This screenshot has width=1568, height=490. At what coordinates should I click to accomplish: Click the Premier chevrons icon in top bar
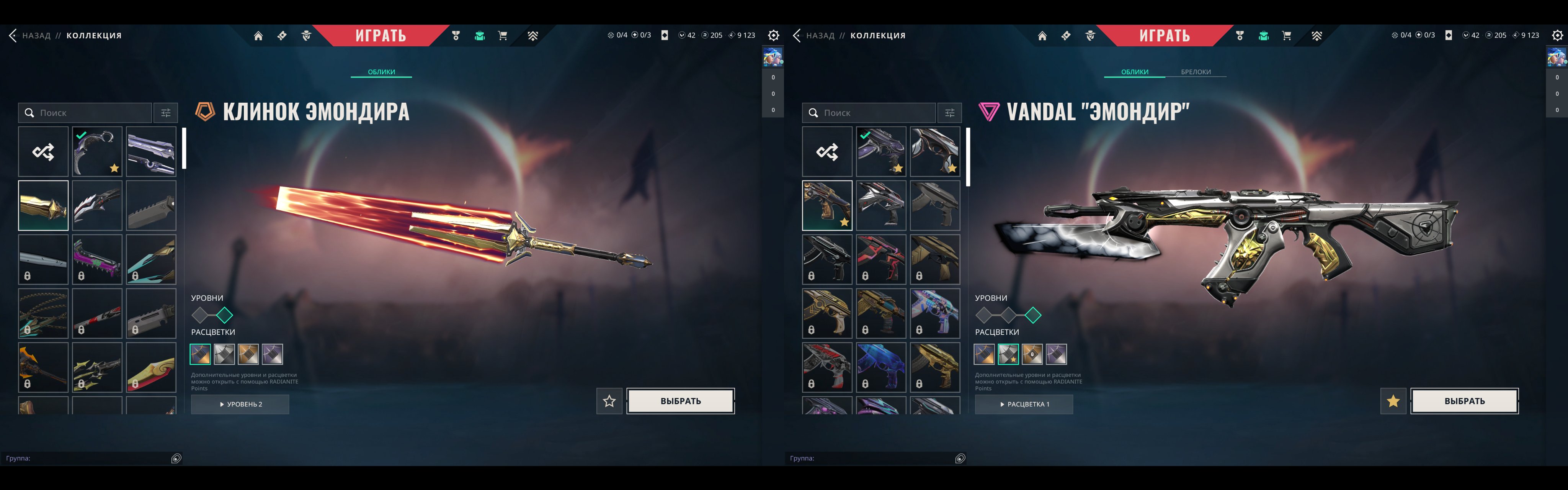pyautogui.click(x=532, y=35)
